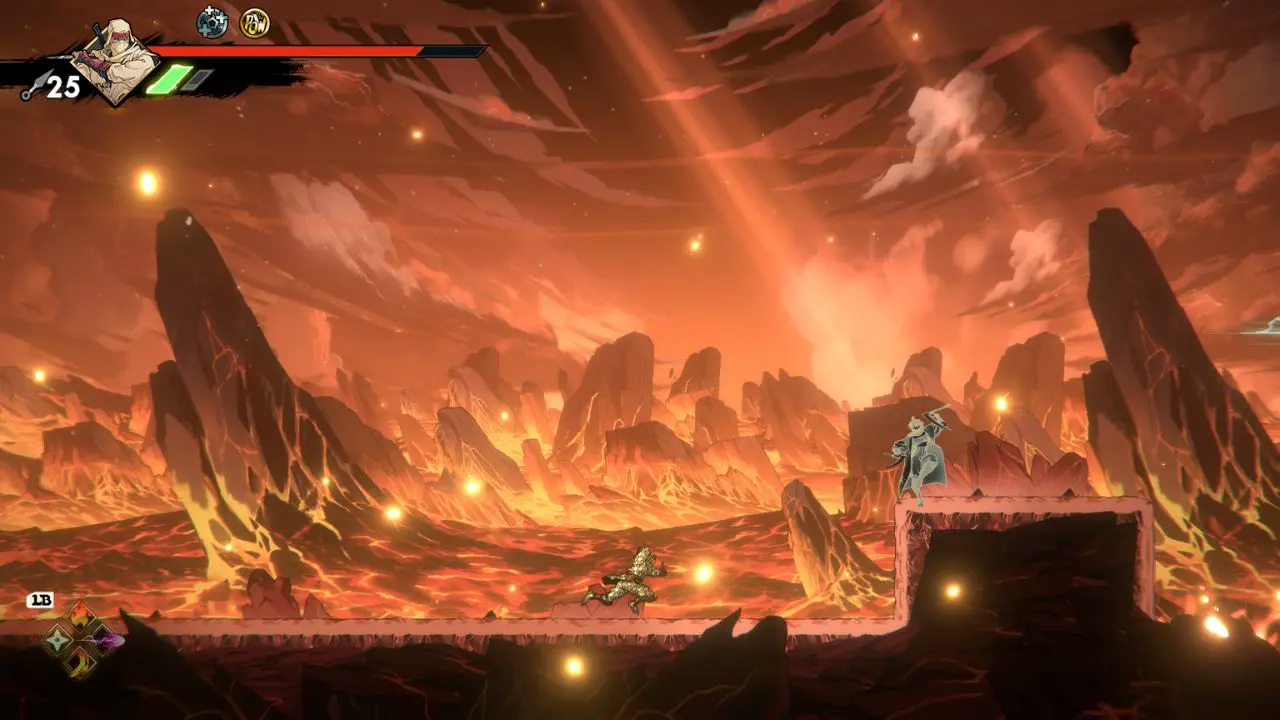Image resolution: width=1280 pixels, height=720 pixels.
Task: Select the yellow crescent slash ninpo icon
Action: [81, 662]
